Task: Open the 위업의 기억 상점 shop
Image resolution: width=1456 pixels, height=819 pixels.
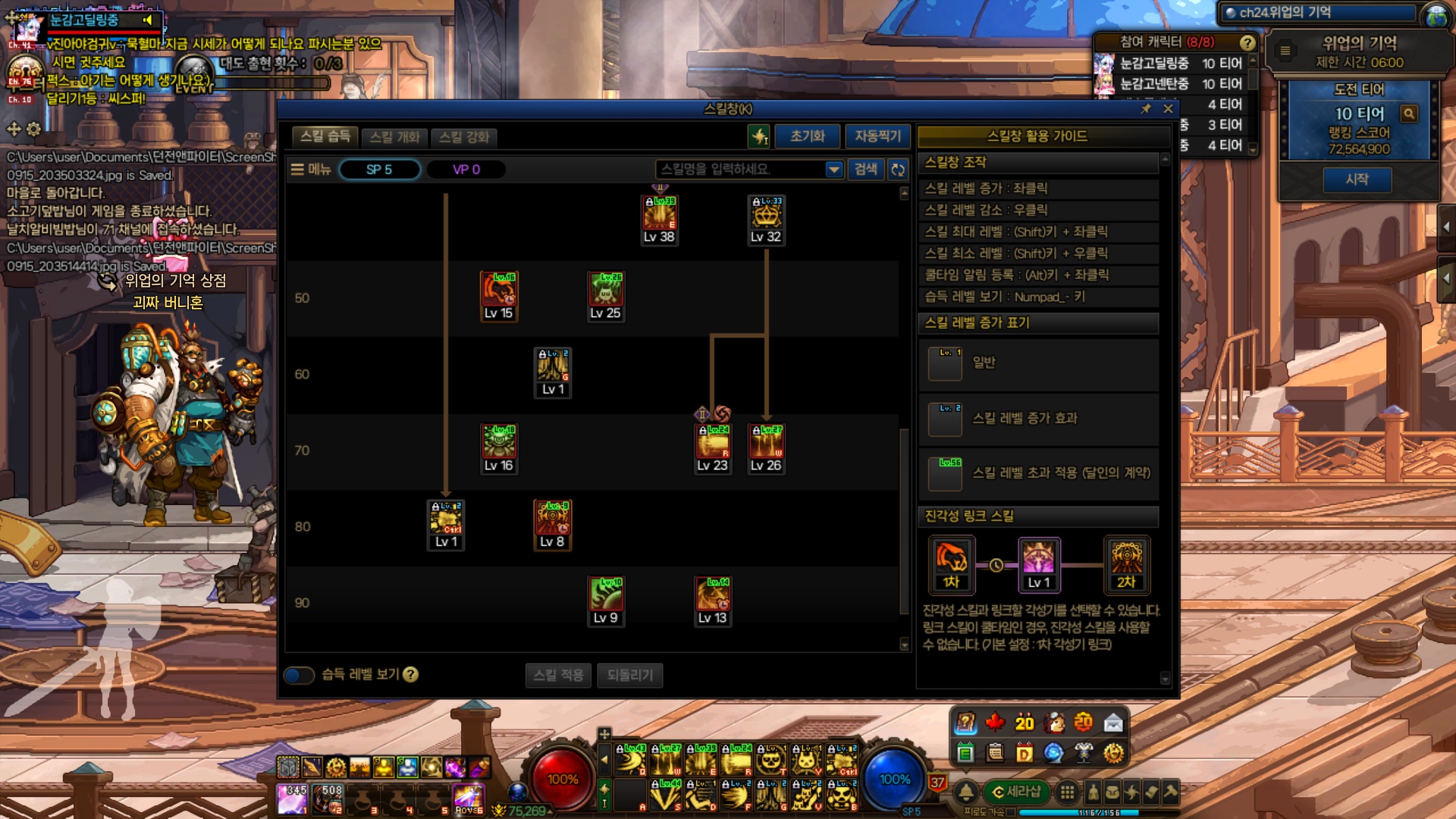Action: pyautogui.click(x=175, y=281)
